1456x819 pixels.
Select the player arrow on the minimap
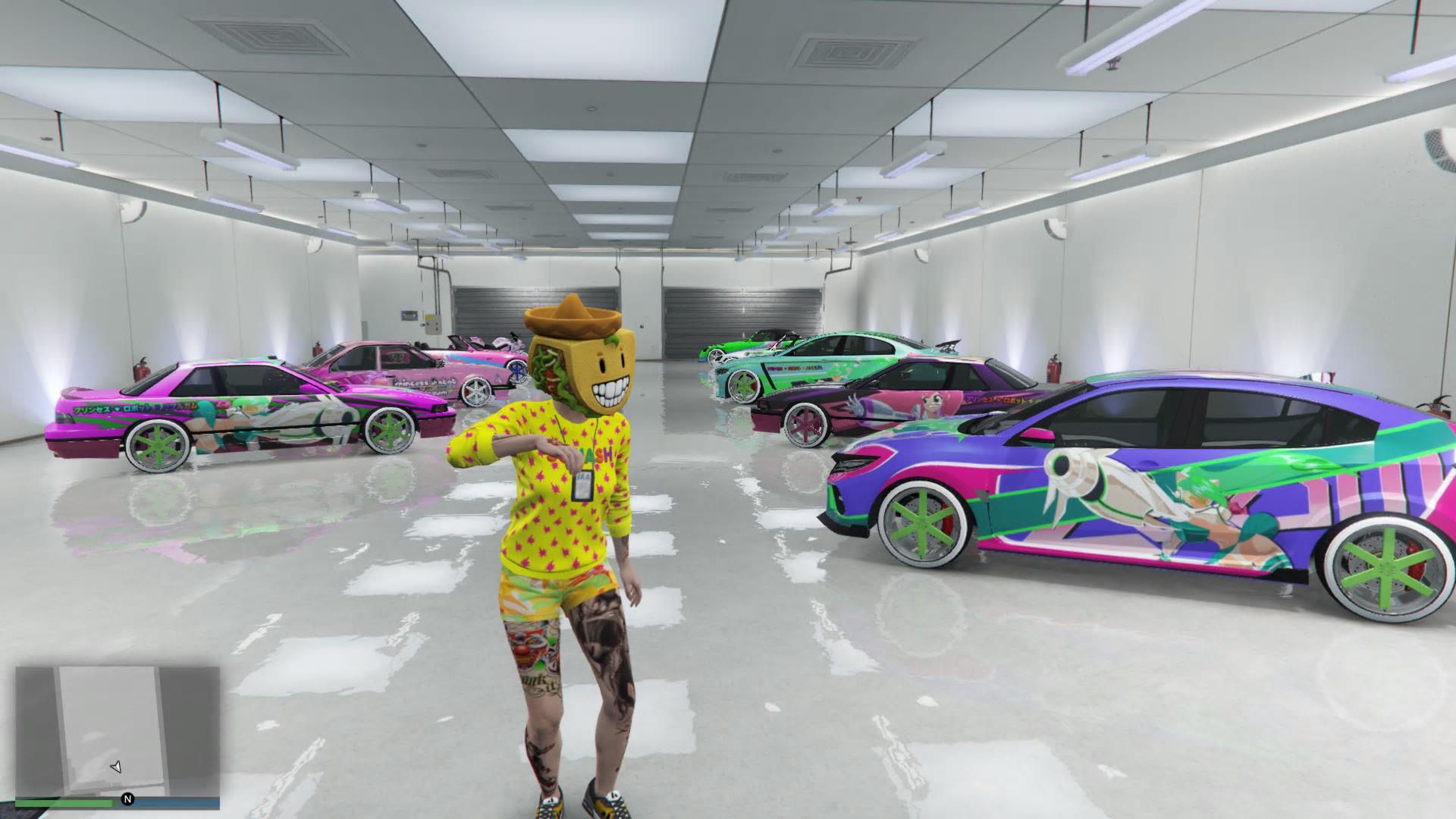coord(115,767)
